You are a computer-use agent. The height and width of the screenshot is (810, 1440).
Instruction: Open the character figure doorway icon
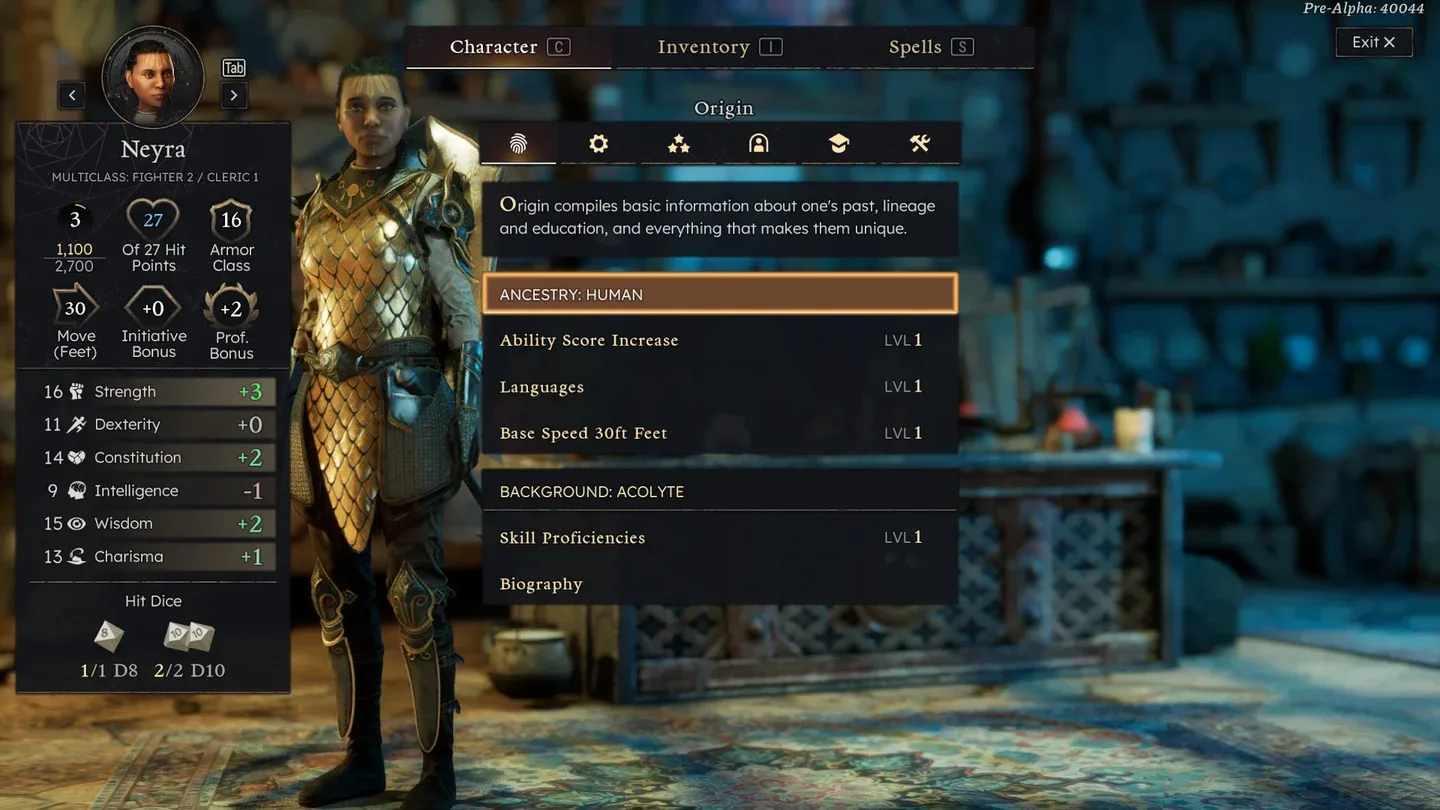click(x=758, y=143)
